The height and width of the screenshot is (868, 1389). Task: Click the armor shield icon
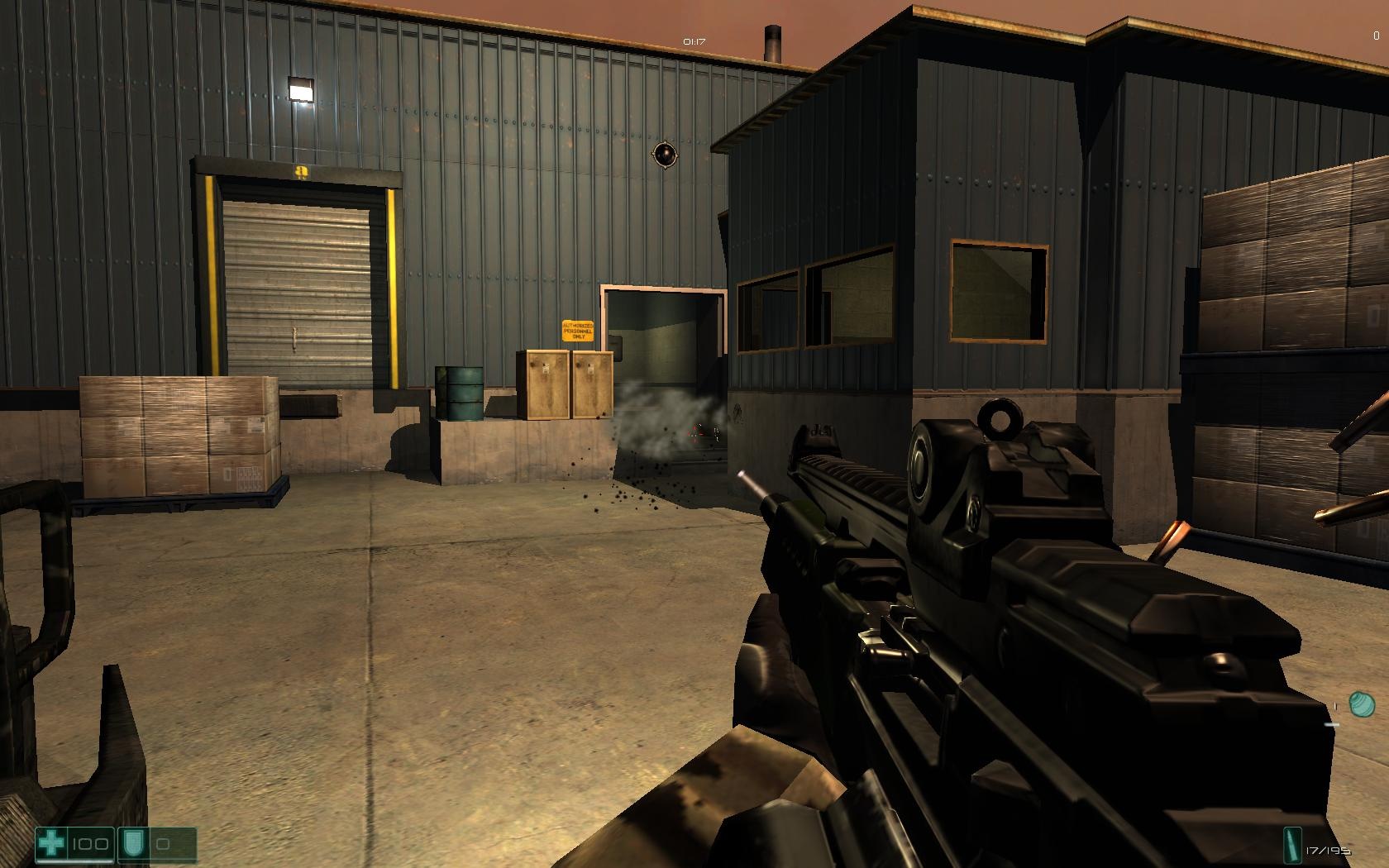pyautogui.click(x=132, y=844)
